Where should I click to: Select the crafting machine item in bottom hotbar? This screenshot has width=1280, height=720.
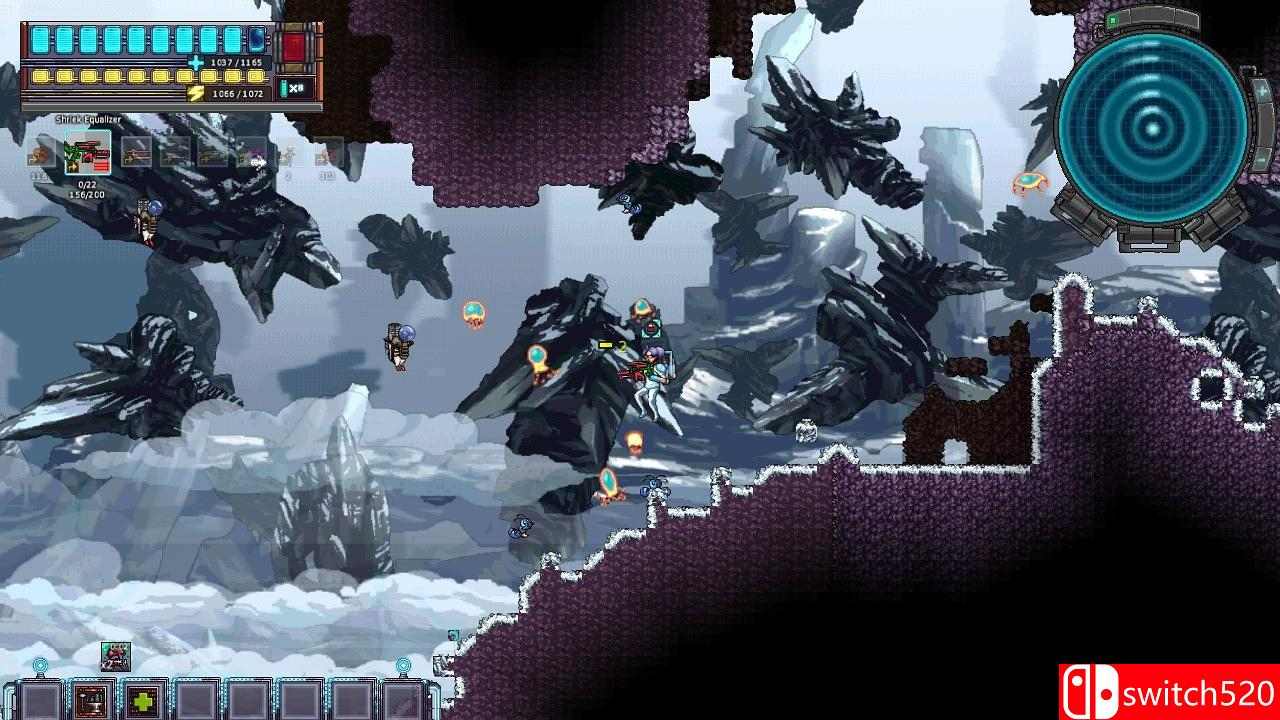click(90, 699)
